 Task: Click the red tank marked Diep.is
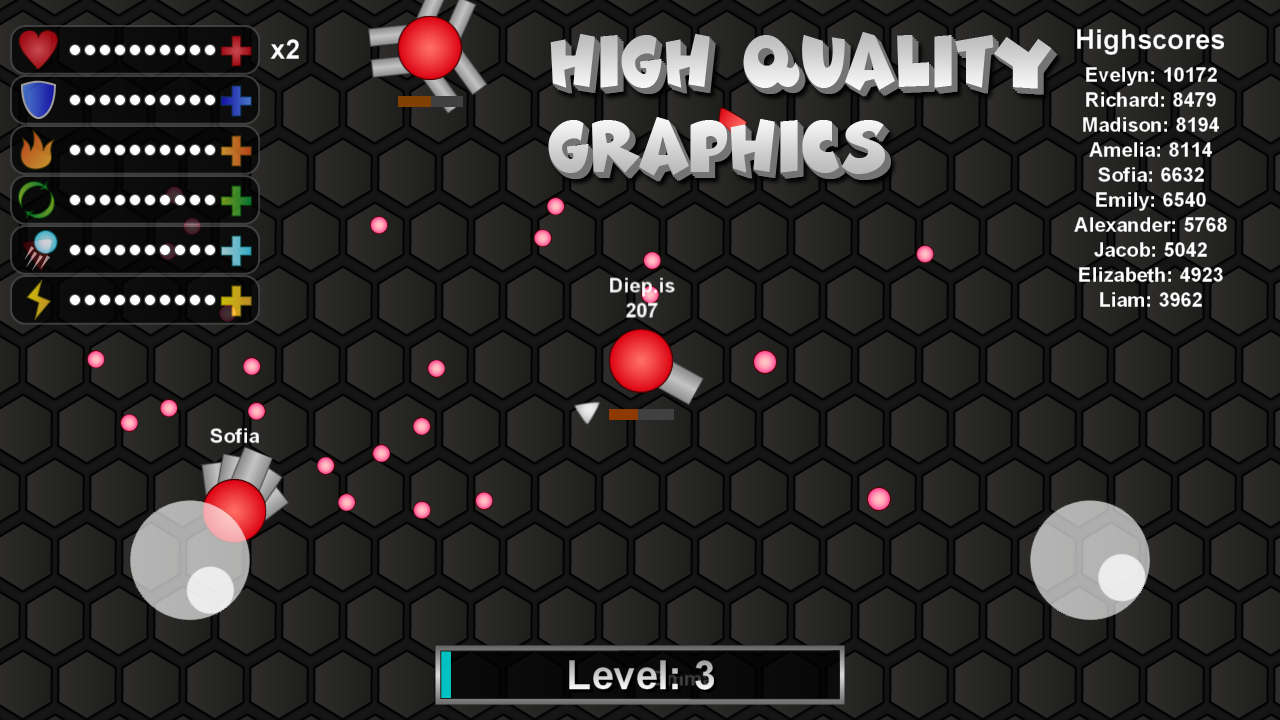coord(640,362)
